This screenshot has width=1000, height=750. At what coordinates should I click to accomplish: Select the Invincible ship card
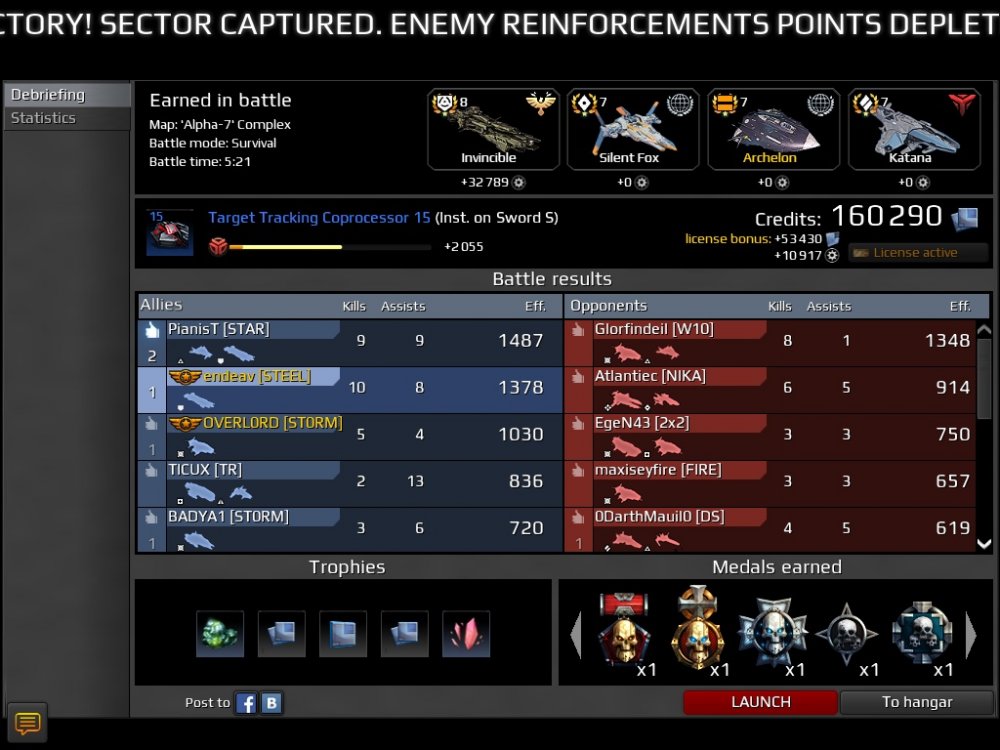[x=489, y=130]
